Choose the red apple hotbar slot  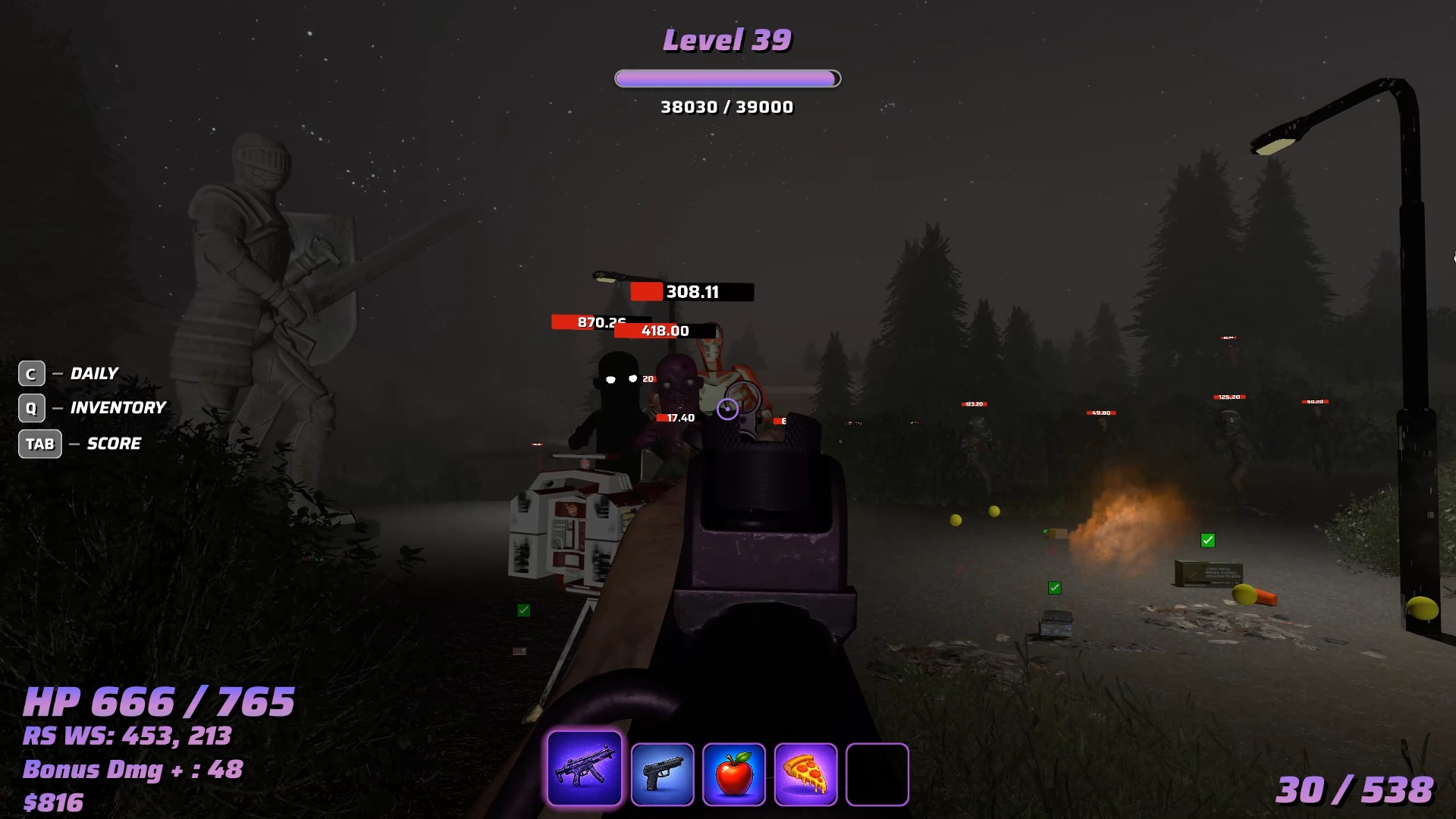click(x=733, y=773)
